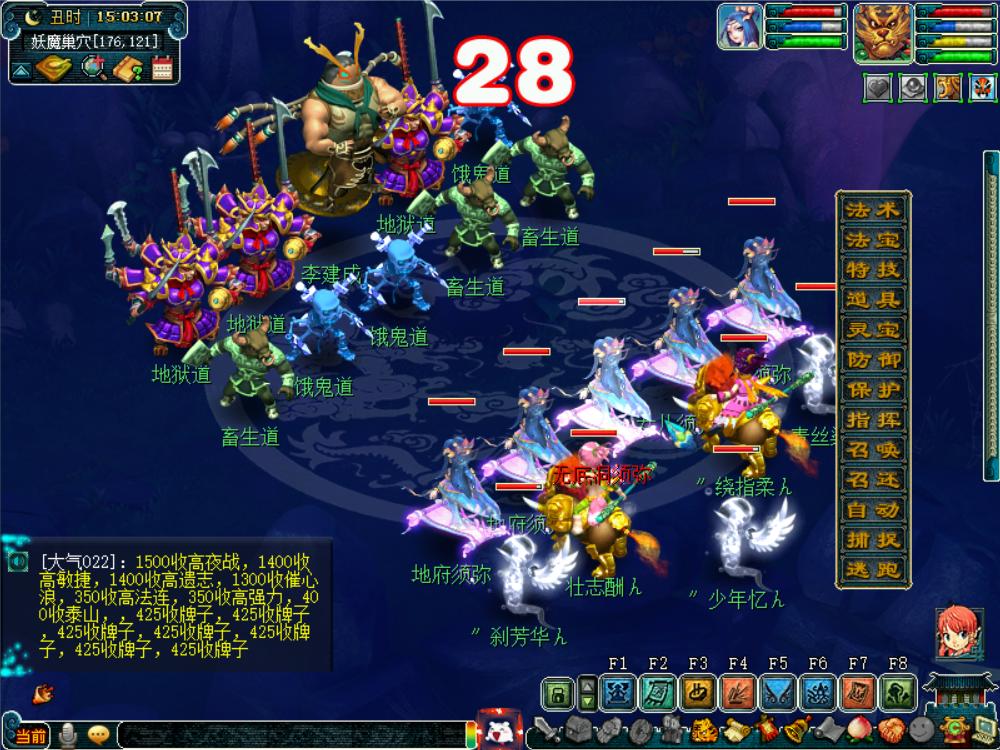Open the tiger pet portrait

click(x=883, y=30)
